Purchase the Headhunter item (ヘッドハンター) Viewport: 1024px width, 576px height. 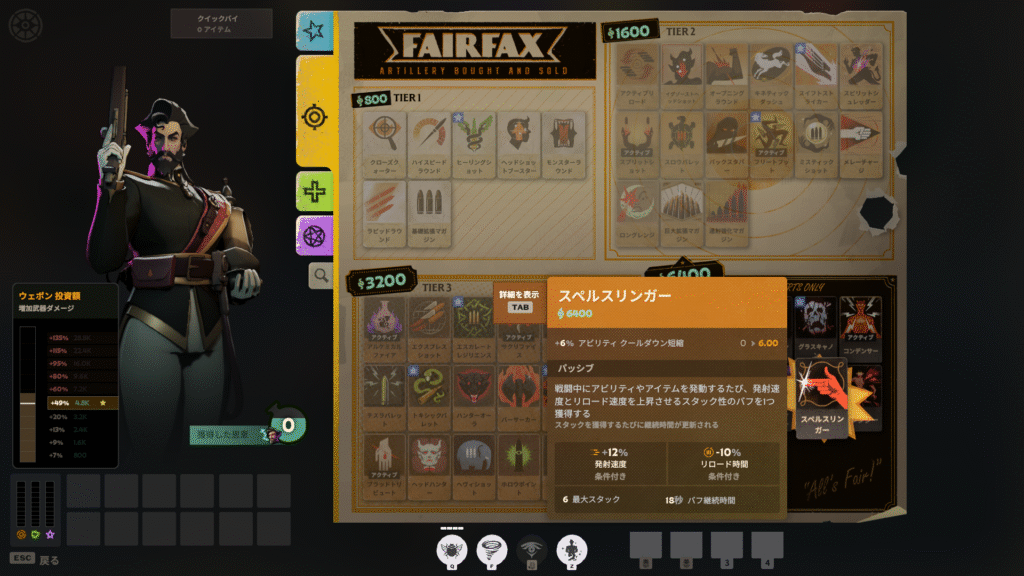pos(429,461)
